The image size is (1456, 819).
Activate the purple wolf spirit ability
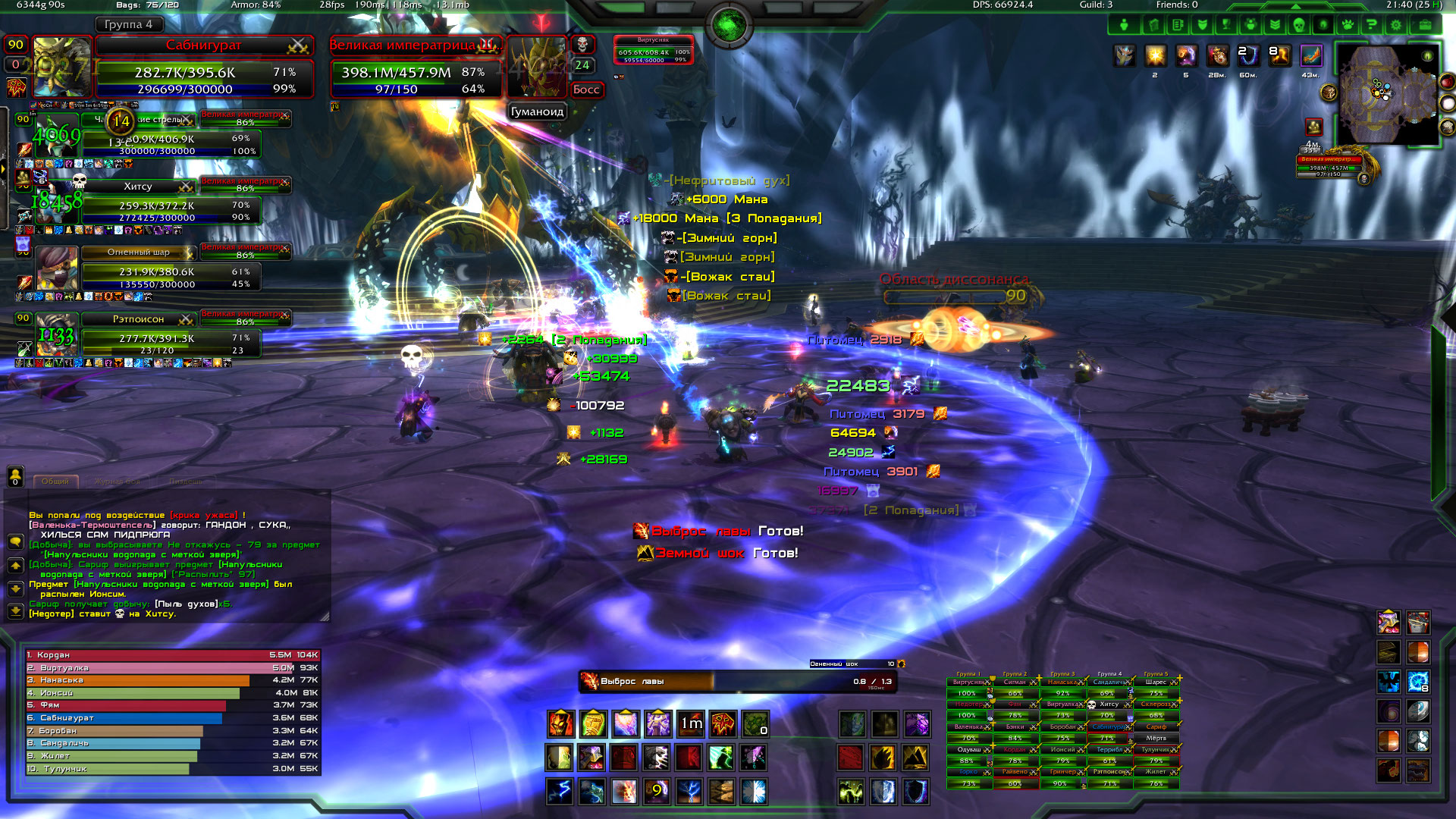point(916,724)
